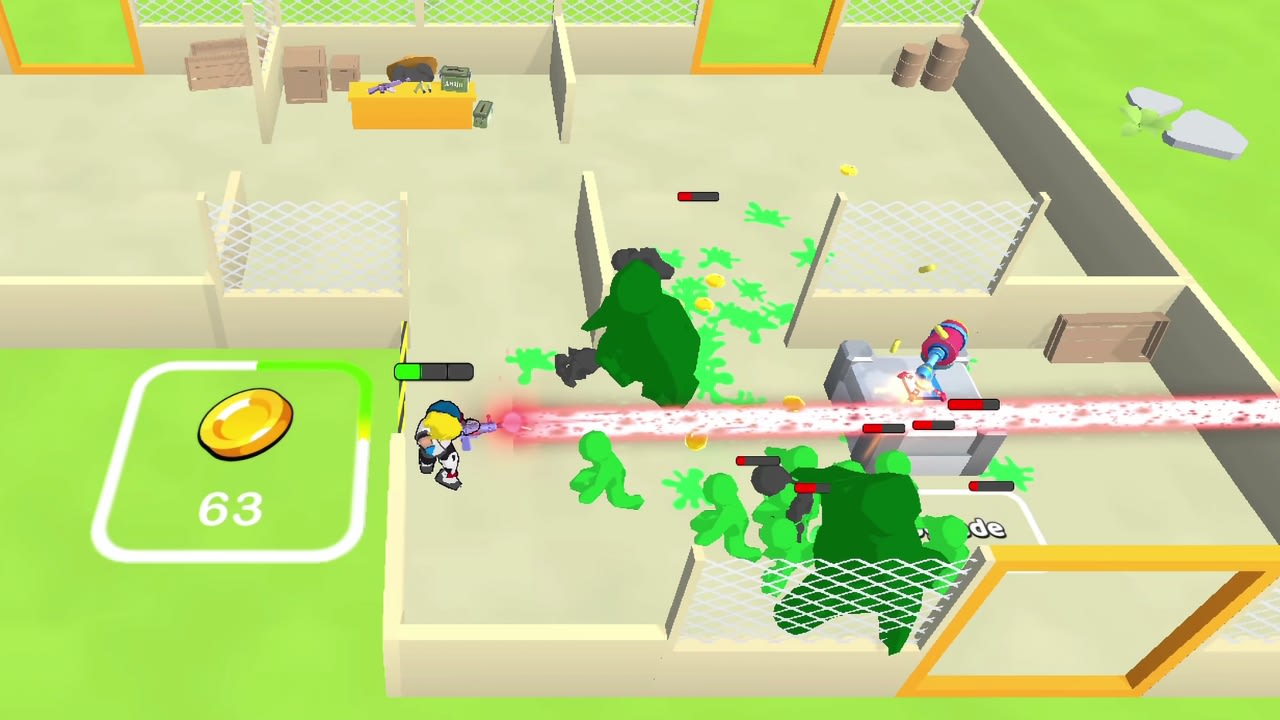Pick up the bullets beside the purple rifle
This screenshot has height=720, width=1280.
click(423, 88)
